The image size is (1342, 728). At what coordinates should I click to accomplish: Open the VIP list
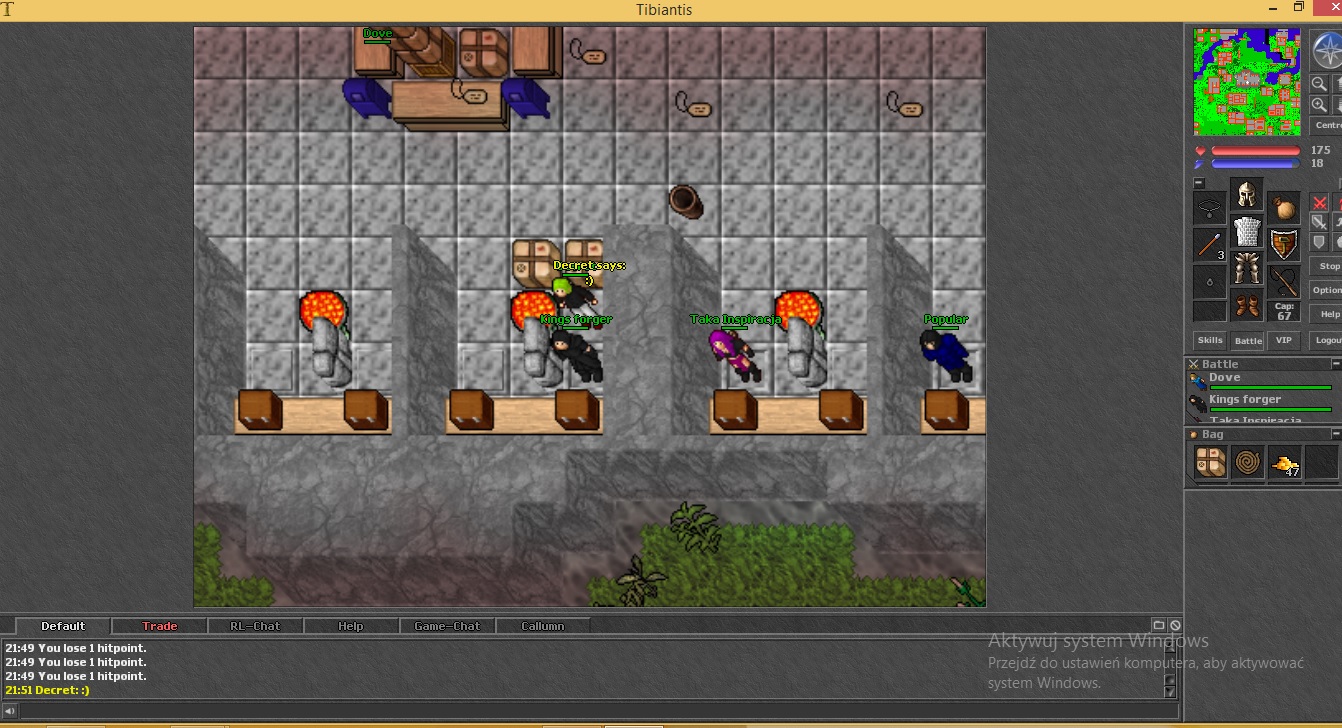tap(1284, 340)
